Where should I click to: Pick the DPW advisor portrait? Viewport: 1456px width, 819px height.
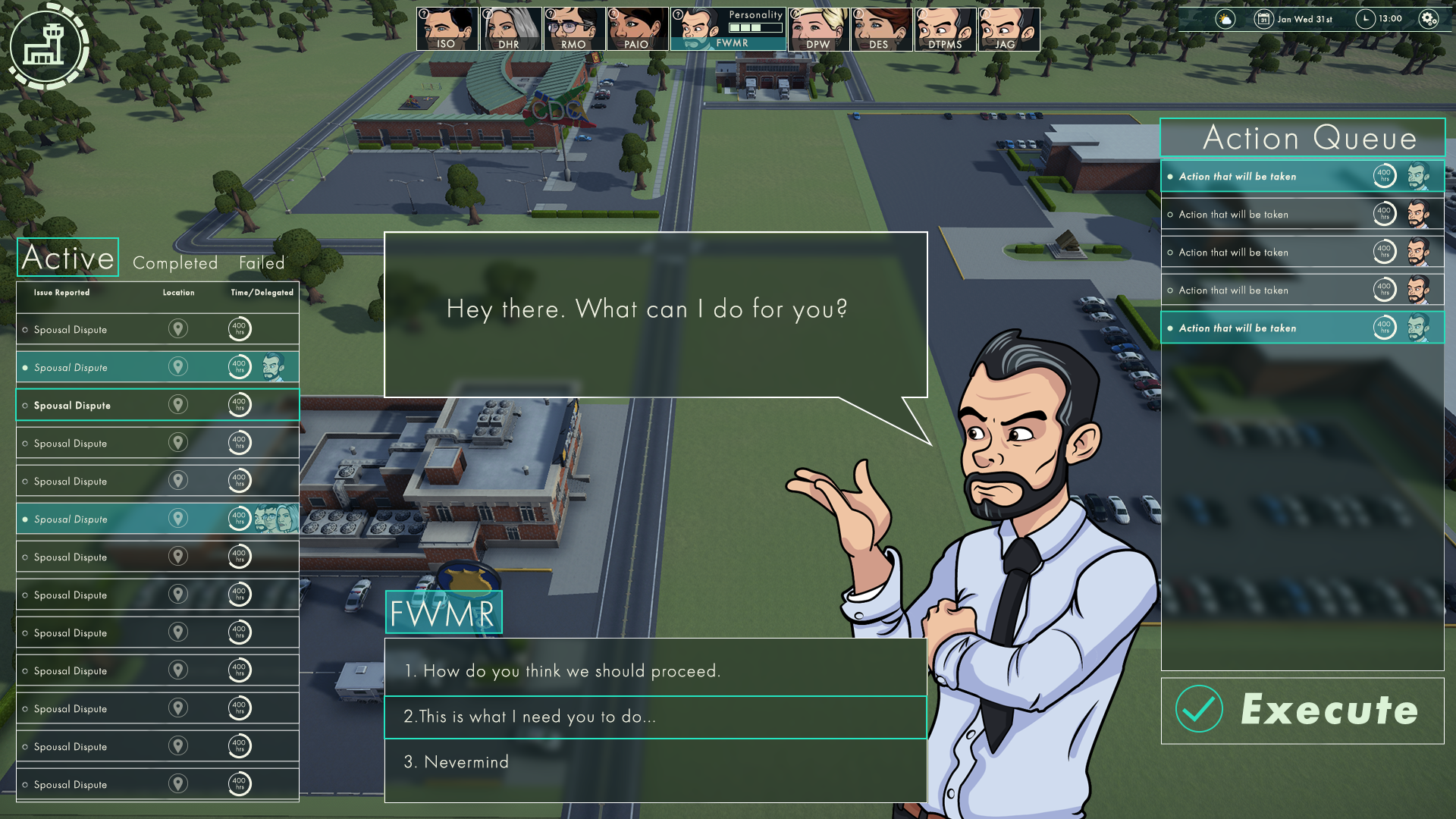click(x=817, y=29)
